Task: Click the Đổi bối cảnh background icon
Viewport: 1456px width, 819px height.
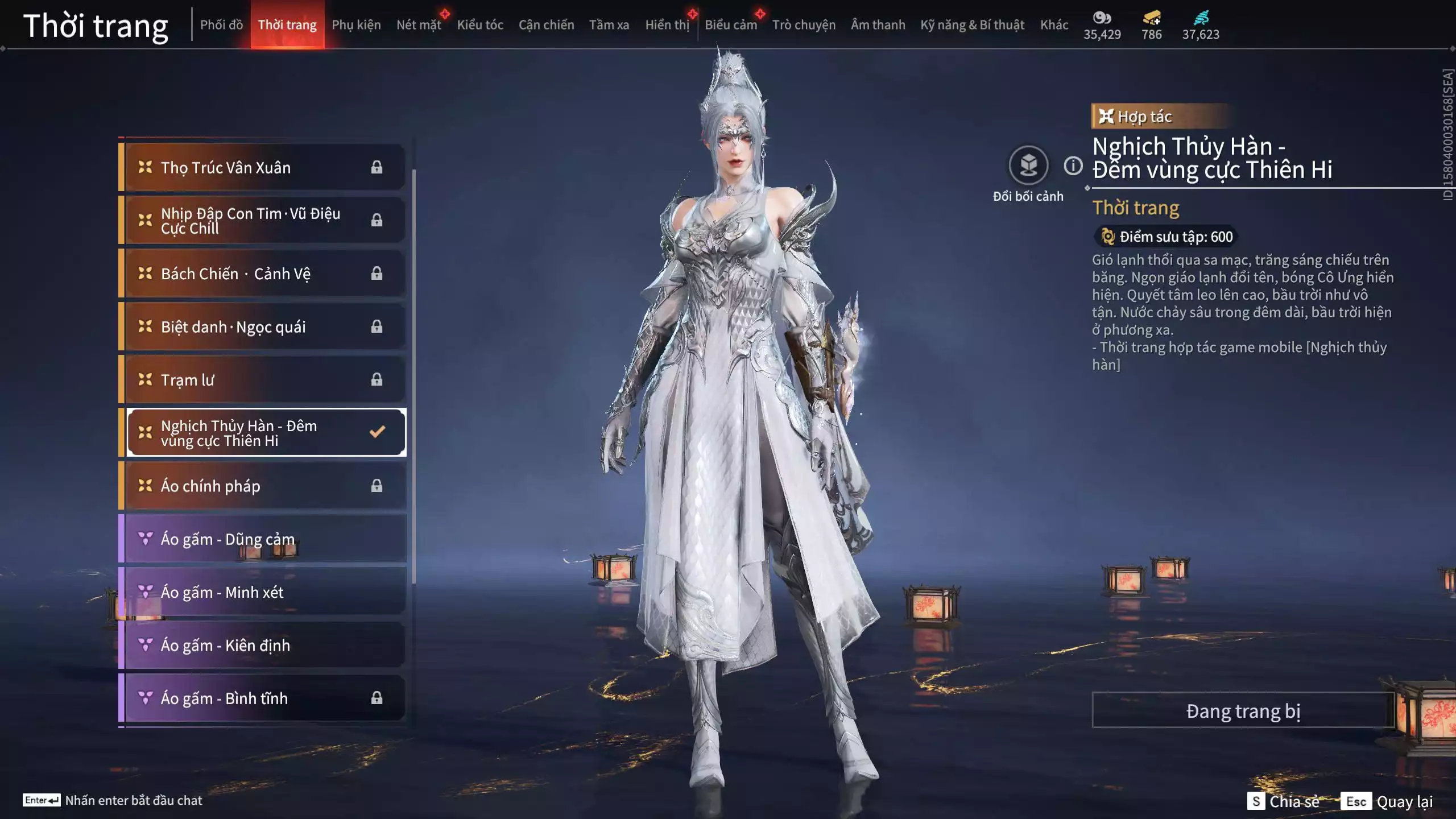Action: (1028, 166)
